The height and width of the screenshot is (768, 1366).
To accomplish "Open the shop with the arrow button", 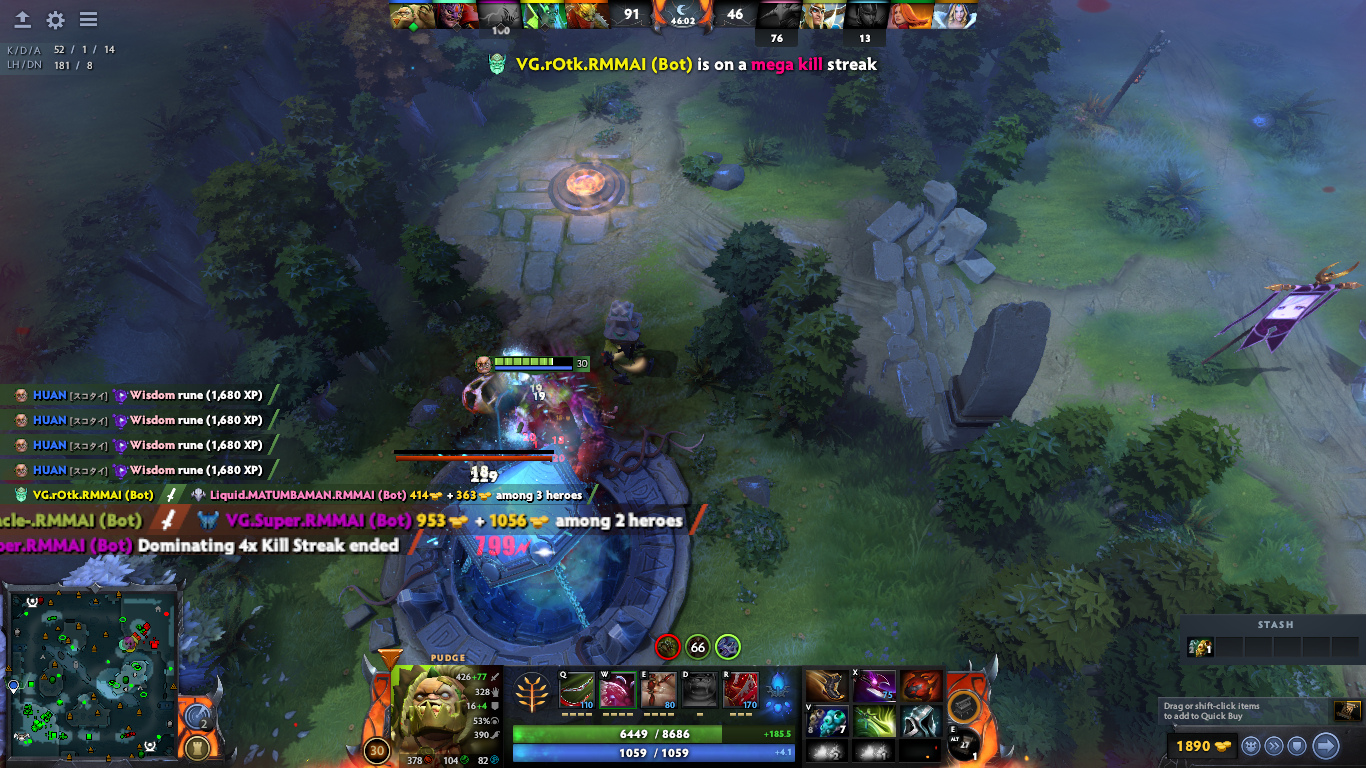I will [1325, 747].
